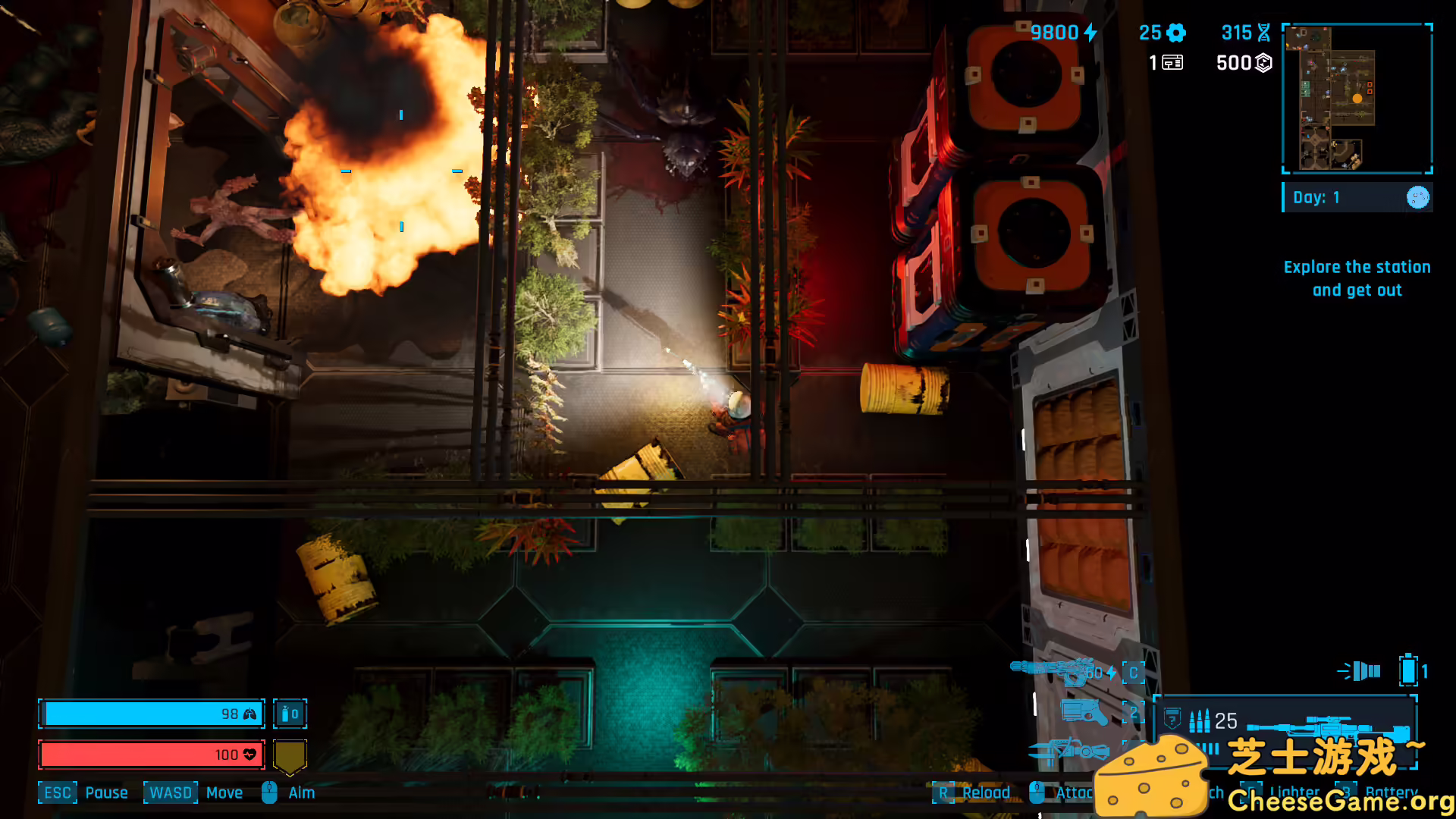Click the coin currency icon showing 500

pos(1261,64)
